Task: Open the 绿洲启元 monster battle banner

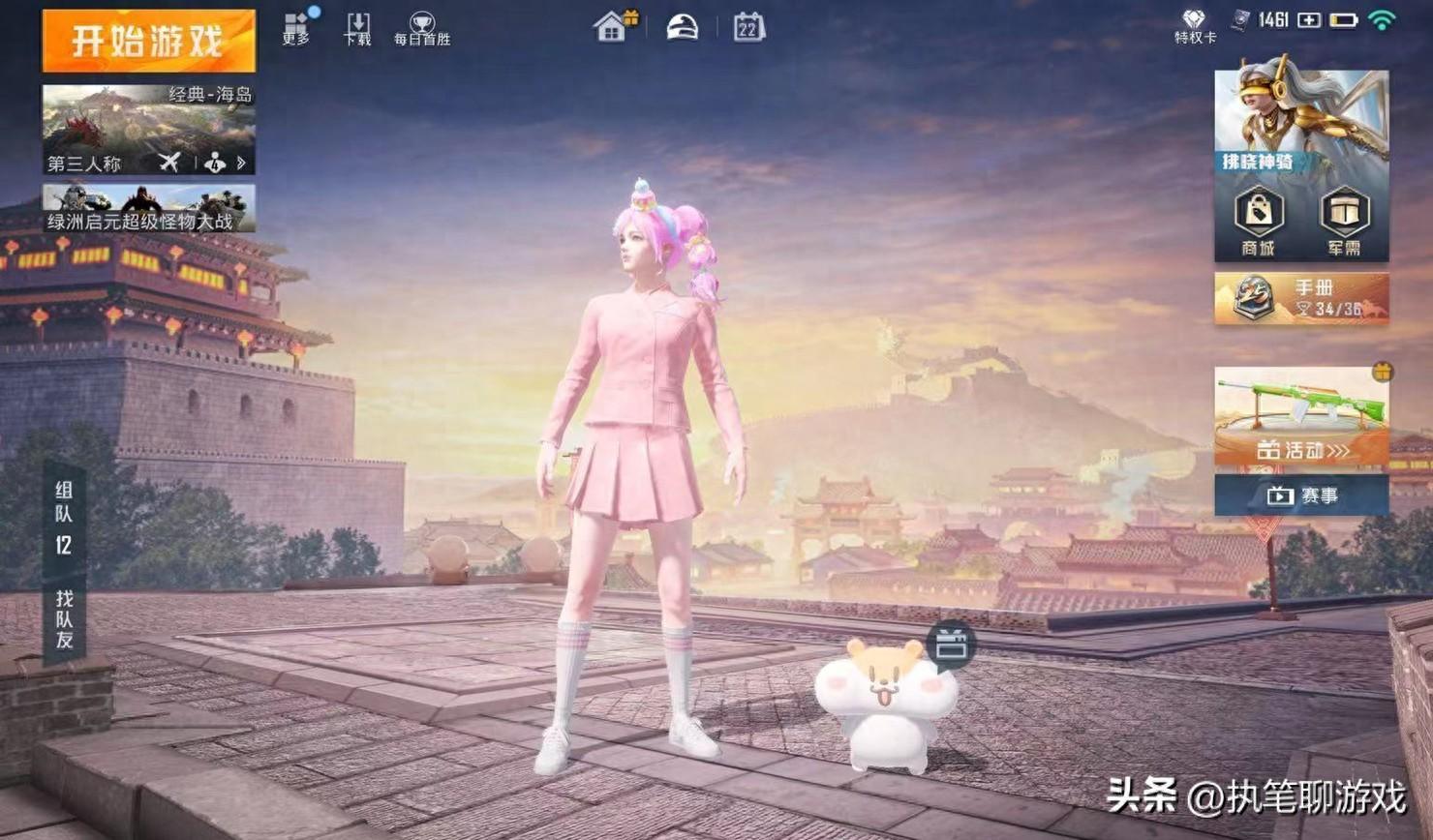Action: tap(149, 208)
